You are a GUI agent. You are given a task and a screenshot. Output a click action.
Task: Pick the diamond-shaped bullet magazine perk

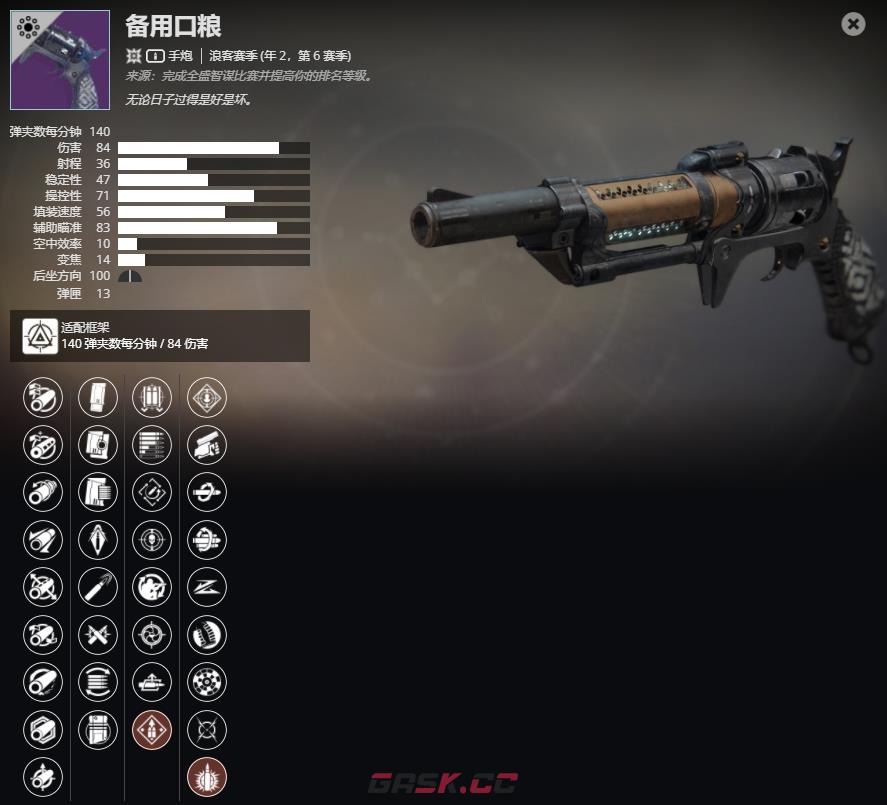98,540
